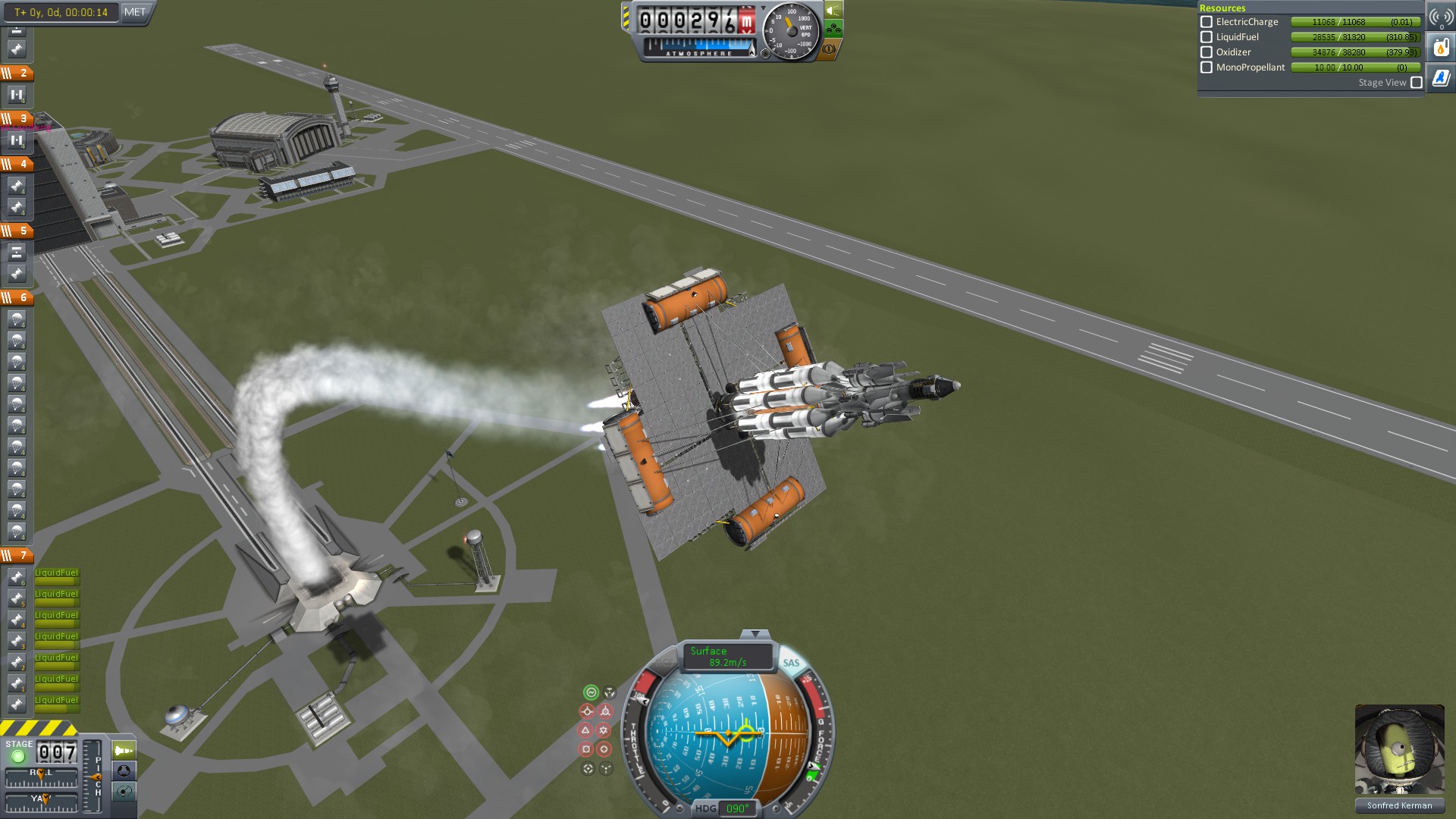This screenshot has height=819, width=1456.
Task: Open the comms signal icon
Action: [1441, 17]
